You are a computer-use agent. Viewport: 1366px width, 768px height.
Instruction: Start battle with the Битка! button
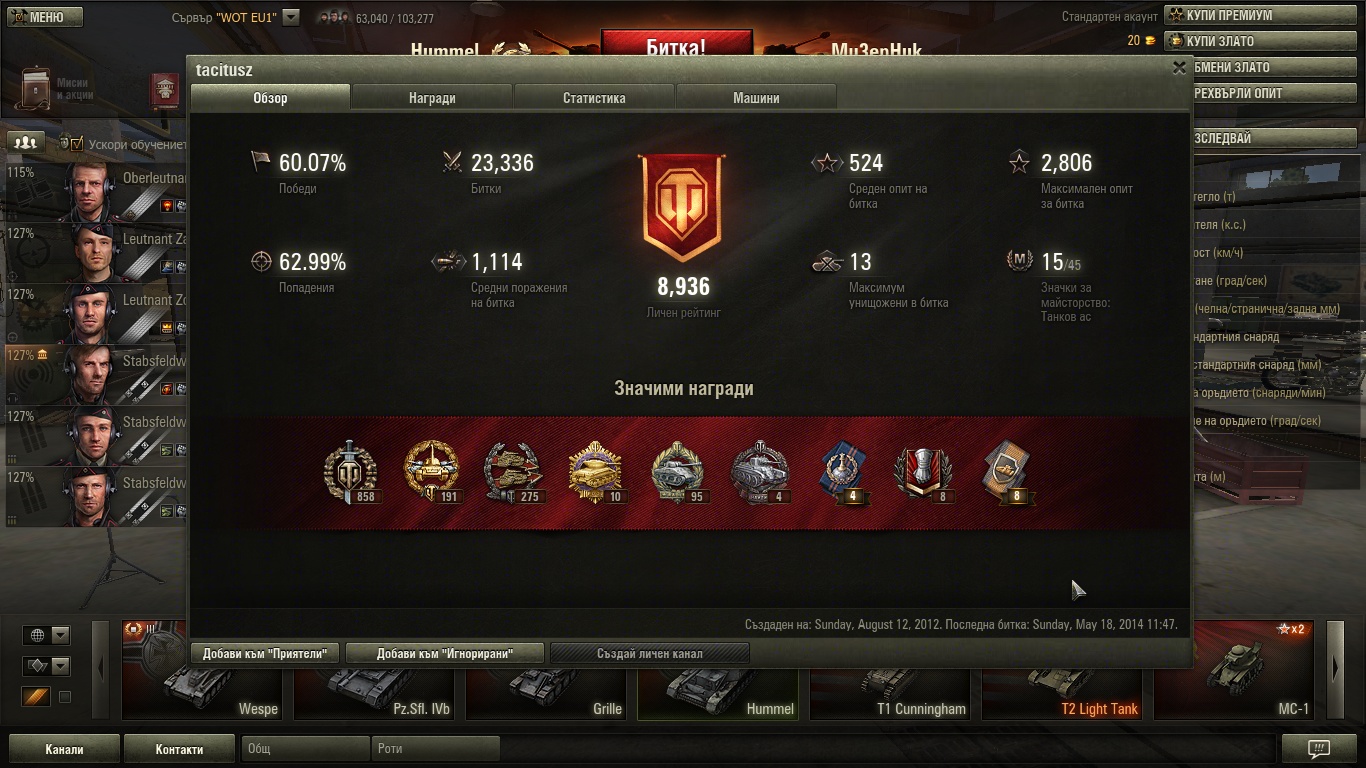click(676, 47)
